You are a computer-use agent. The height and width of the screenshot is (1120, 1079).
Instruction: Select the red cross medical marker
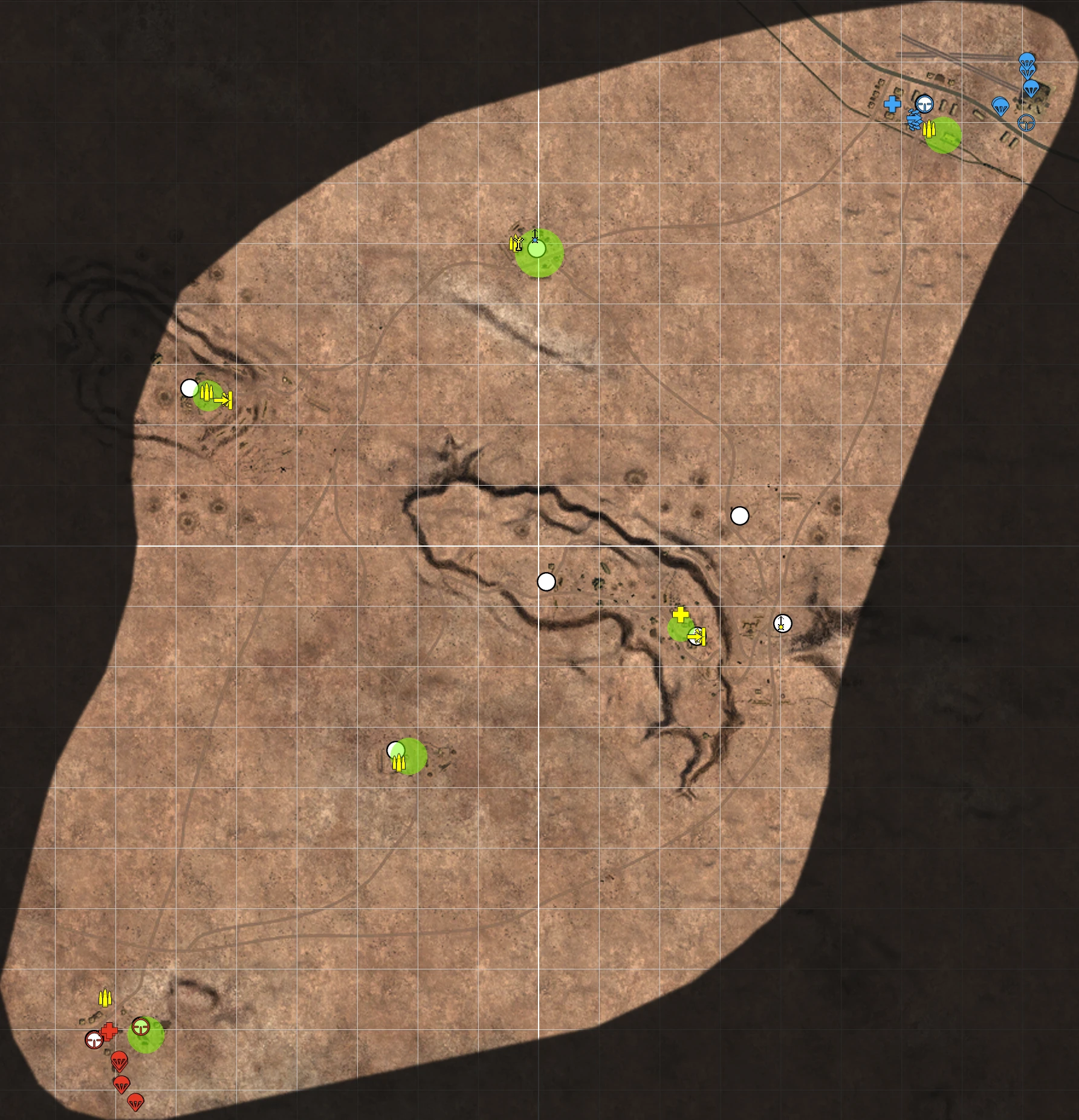coord(109,1032)
